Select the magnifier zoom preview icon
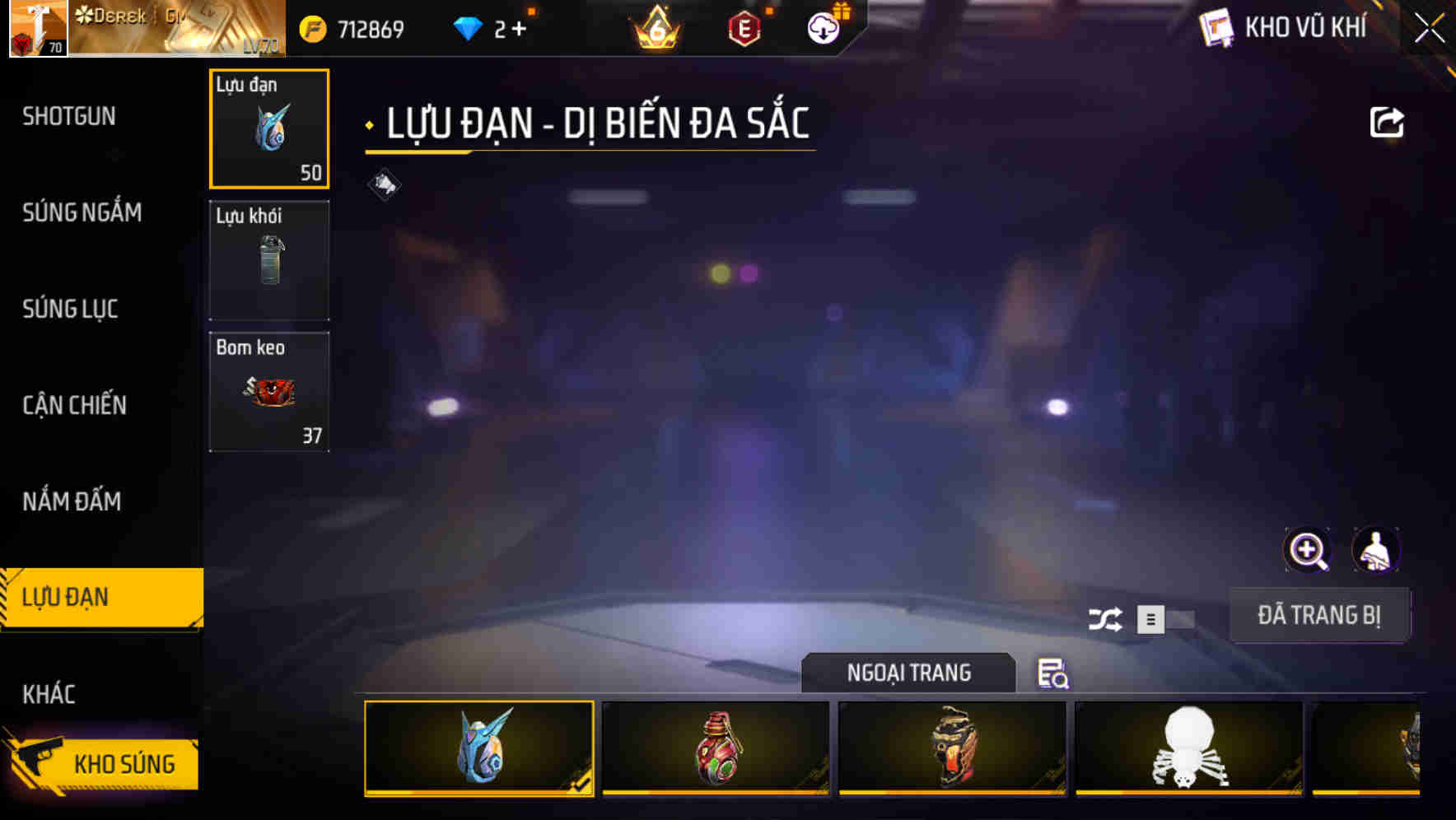The width and height of the screenshot is (1456, 820). tap(1307, 549)
